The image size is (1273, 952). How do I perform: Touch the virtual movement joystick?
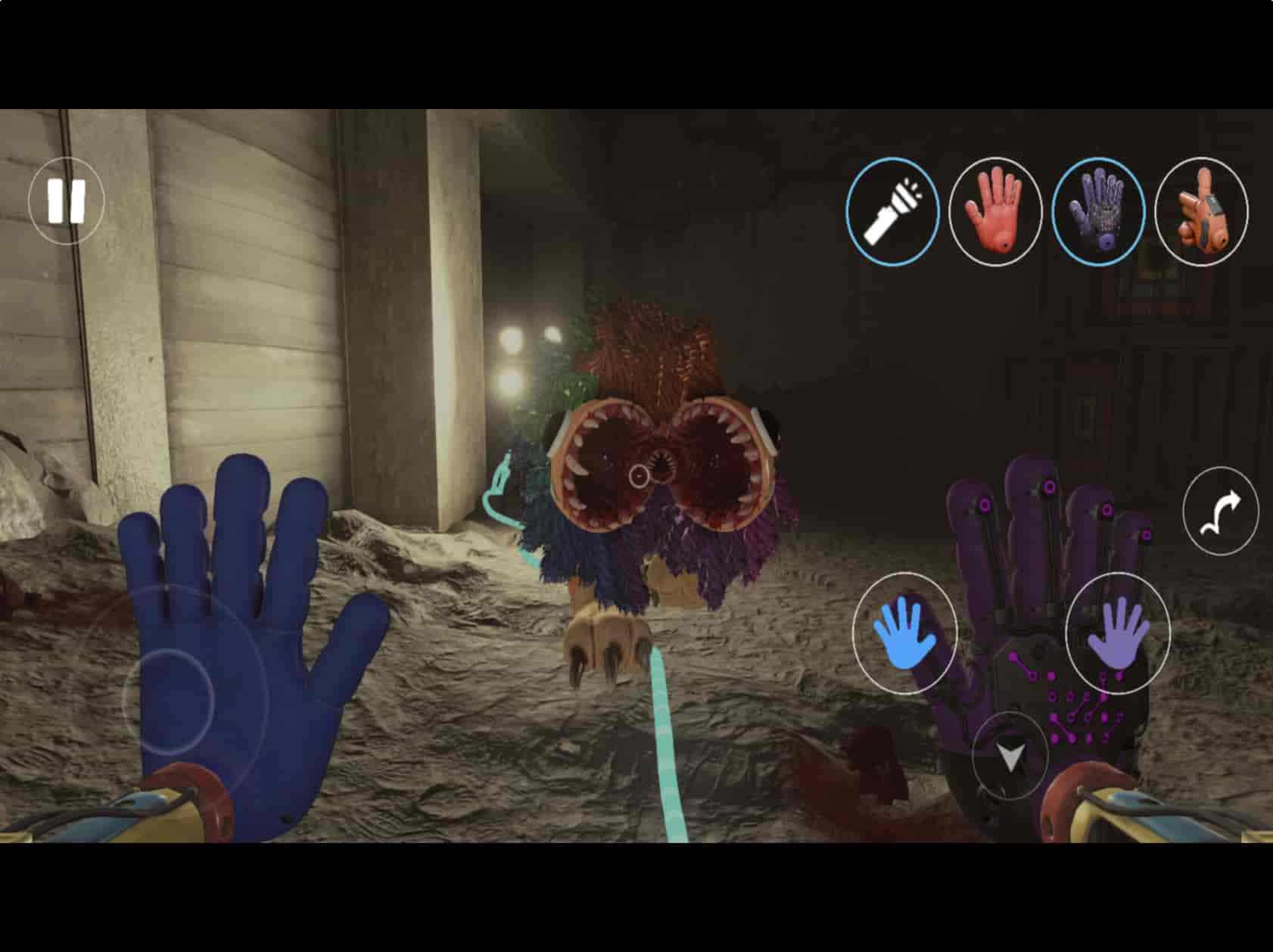tap(168, 701)
